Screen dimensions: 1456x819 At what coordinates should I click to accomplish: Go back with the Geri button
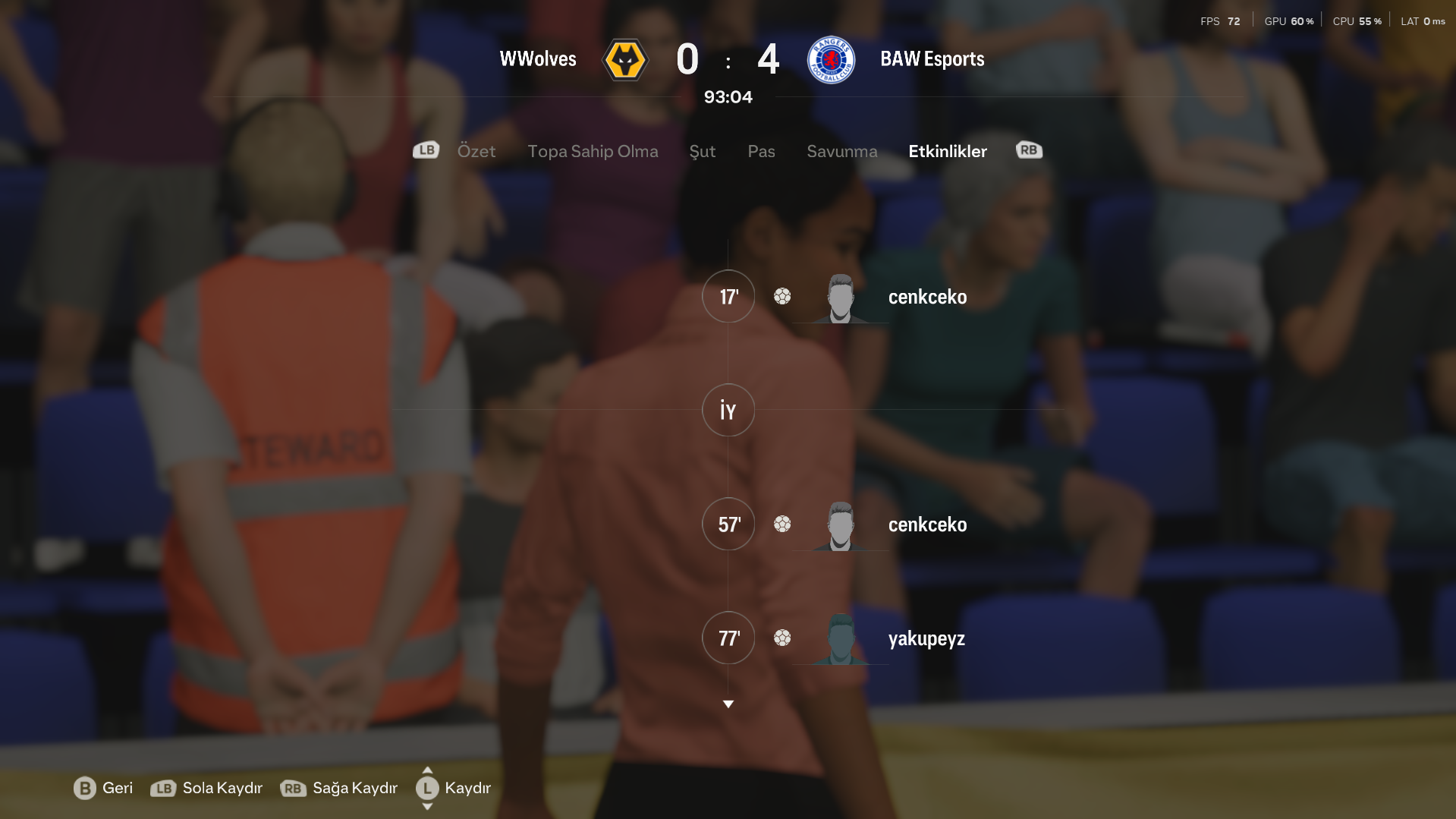pos(103,788)
